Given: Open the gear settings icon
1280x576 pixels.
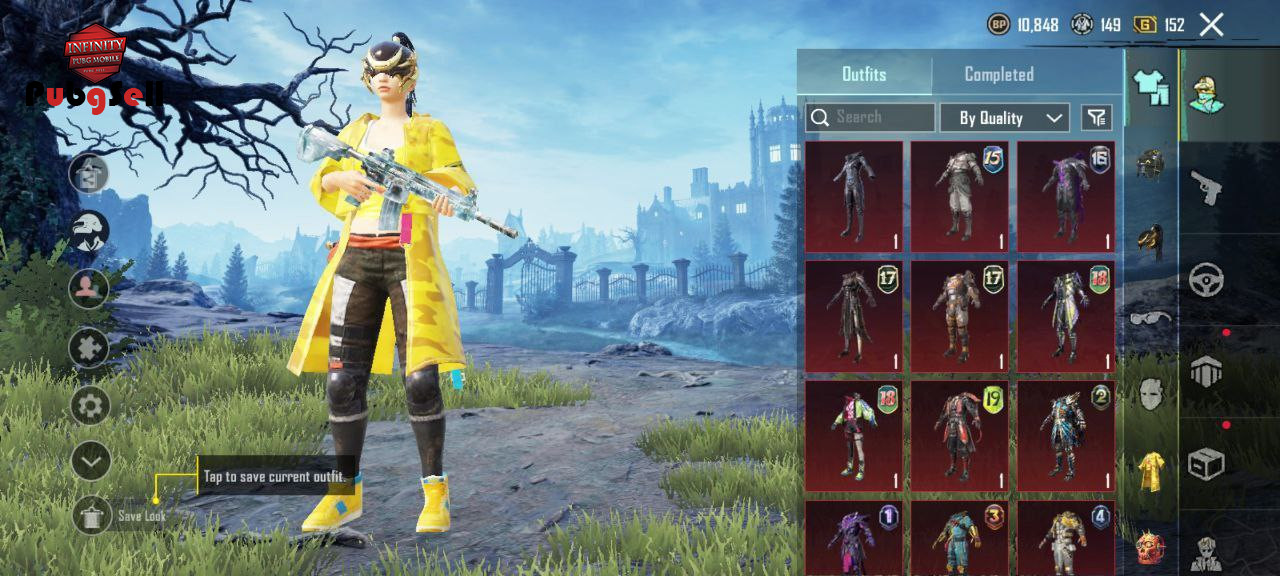Looking at the screenshot, I should 90,406.
